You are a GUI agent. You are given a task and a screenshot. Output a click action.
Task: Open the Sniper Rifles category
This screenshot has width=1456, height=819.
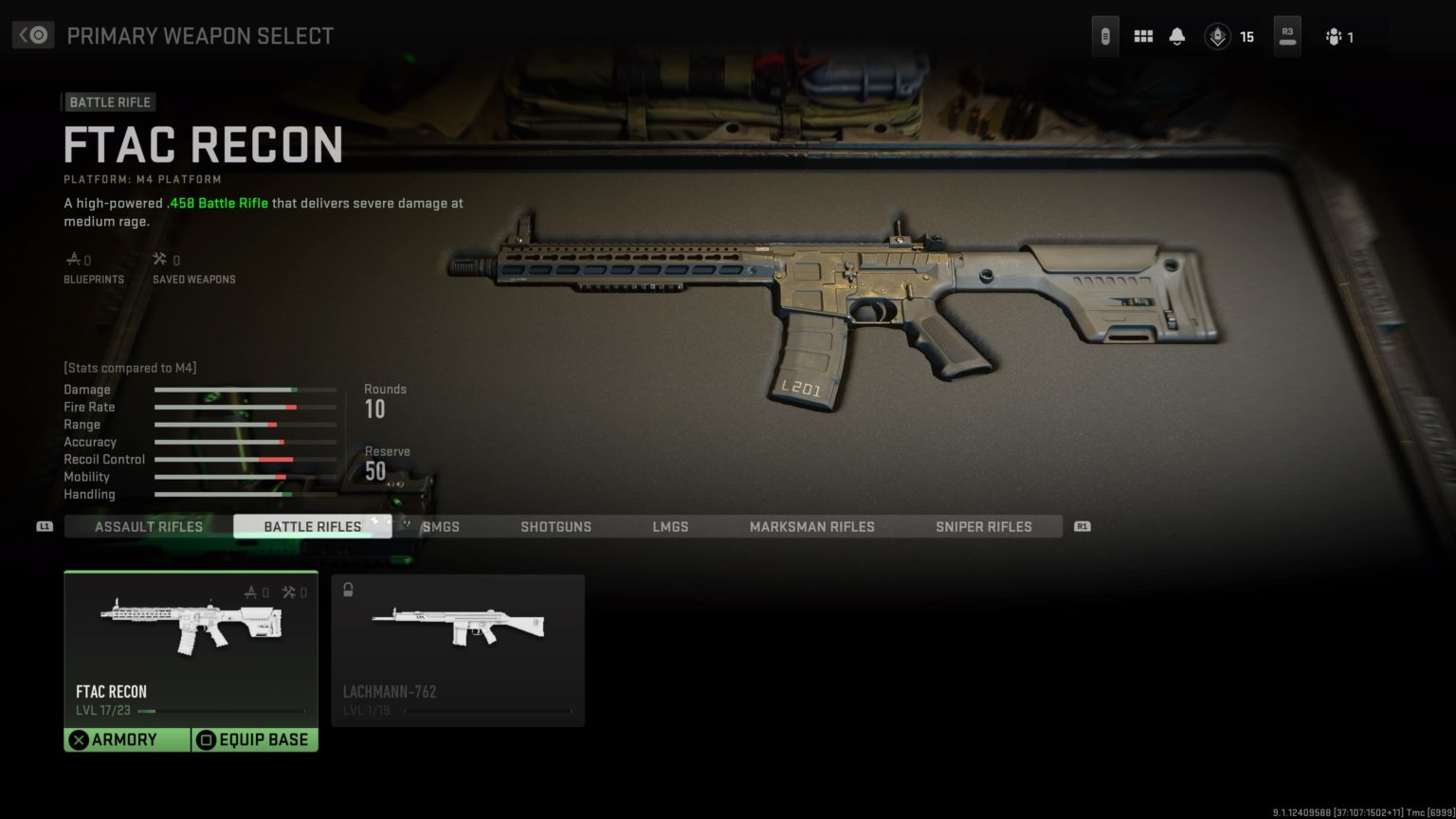984,526
